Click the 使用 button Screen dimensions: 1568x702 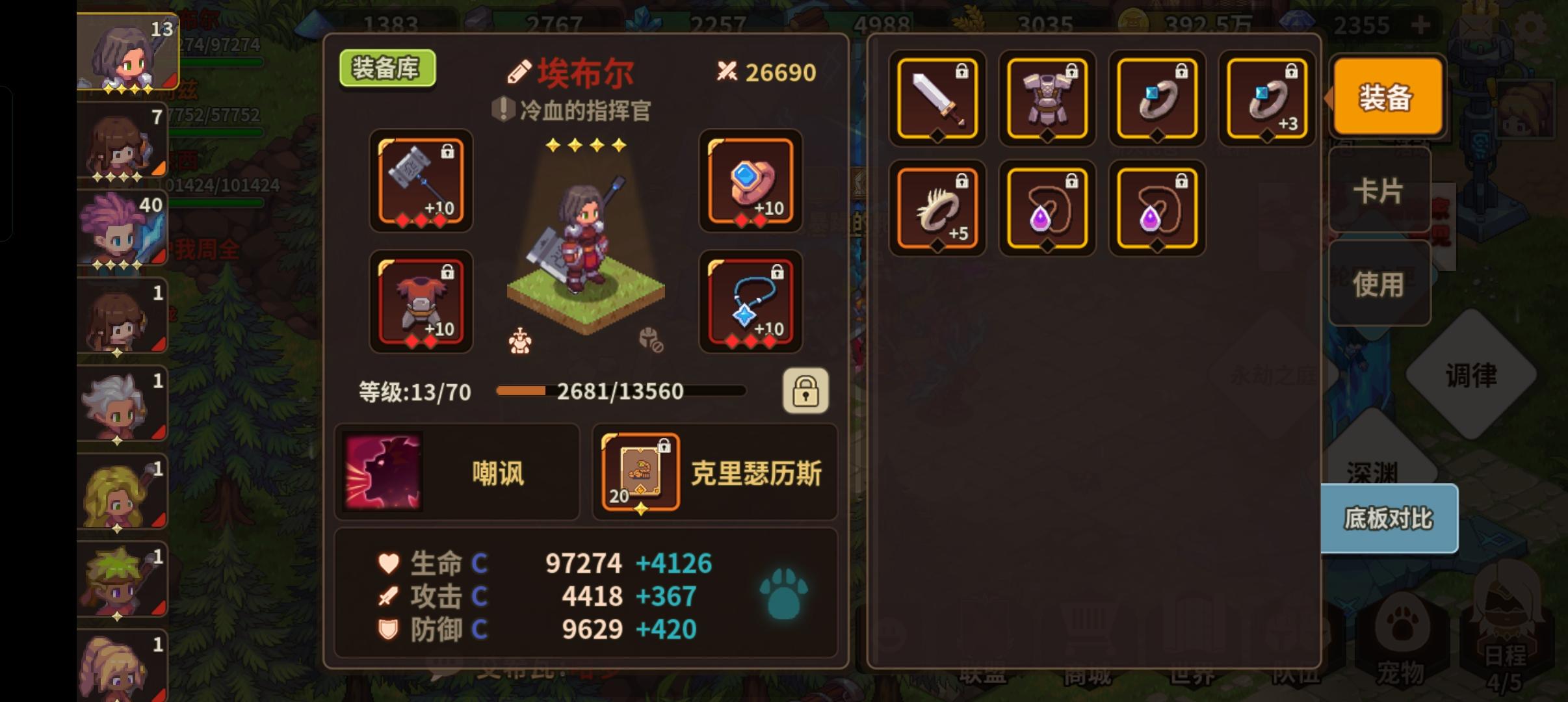tap(1379, 283)
